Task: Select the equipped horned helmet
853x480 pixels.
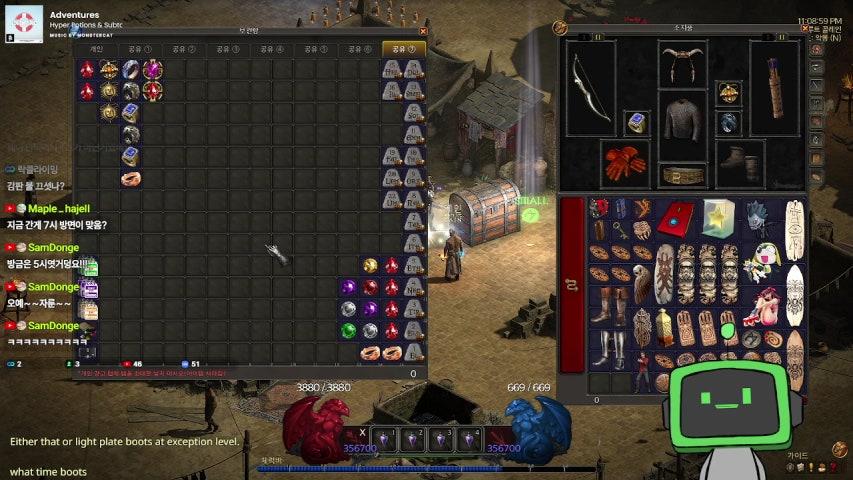Action: coord(683,64)
